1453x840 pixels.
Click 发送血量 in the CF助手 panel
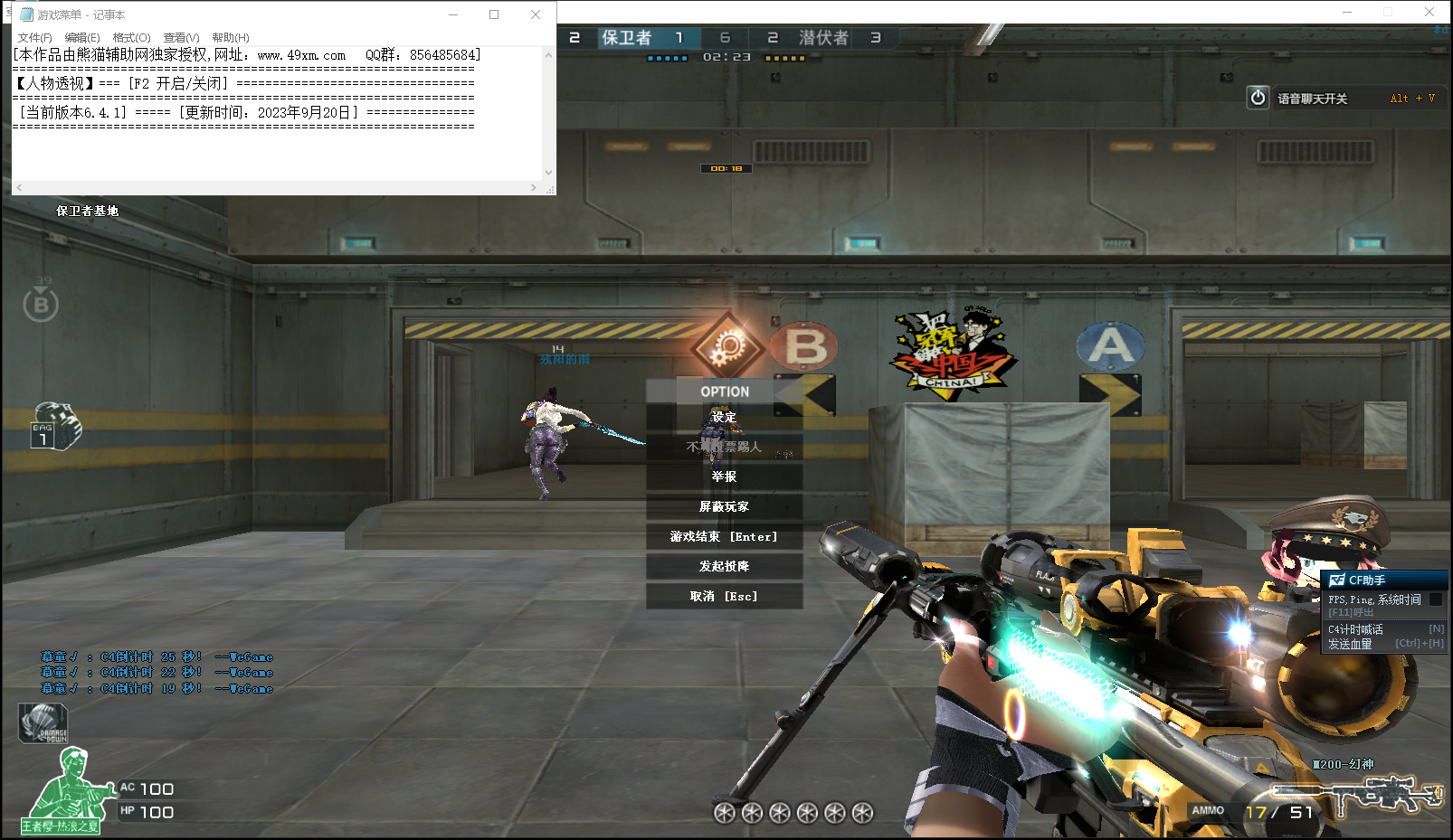(1350, 644)
